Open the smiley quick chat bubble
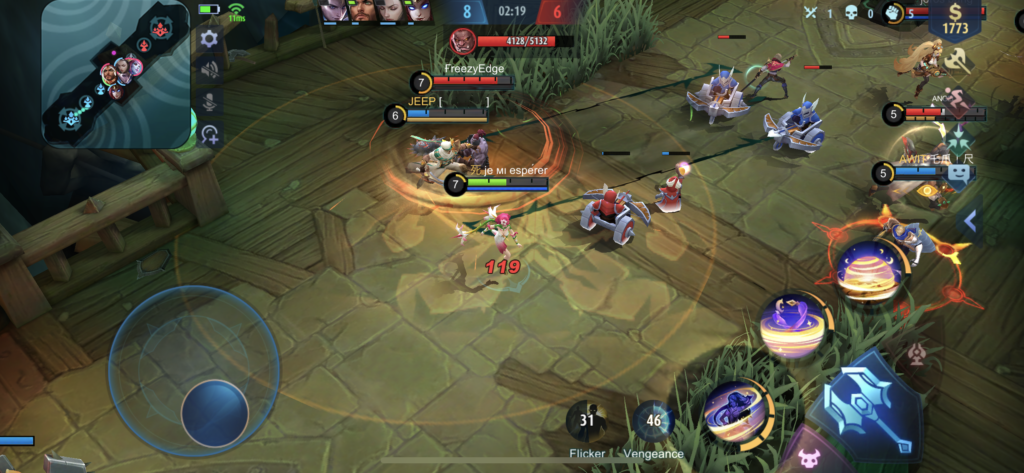Viewport: 1024px width, 473px height. point(958,176)
